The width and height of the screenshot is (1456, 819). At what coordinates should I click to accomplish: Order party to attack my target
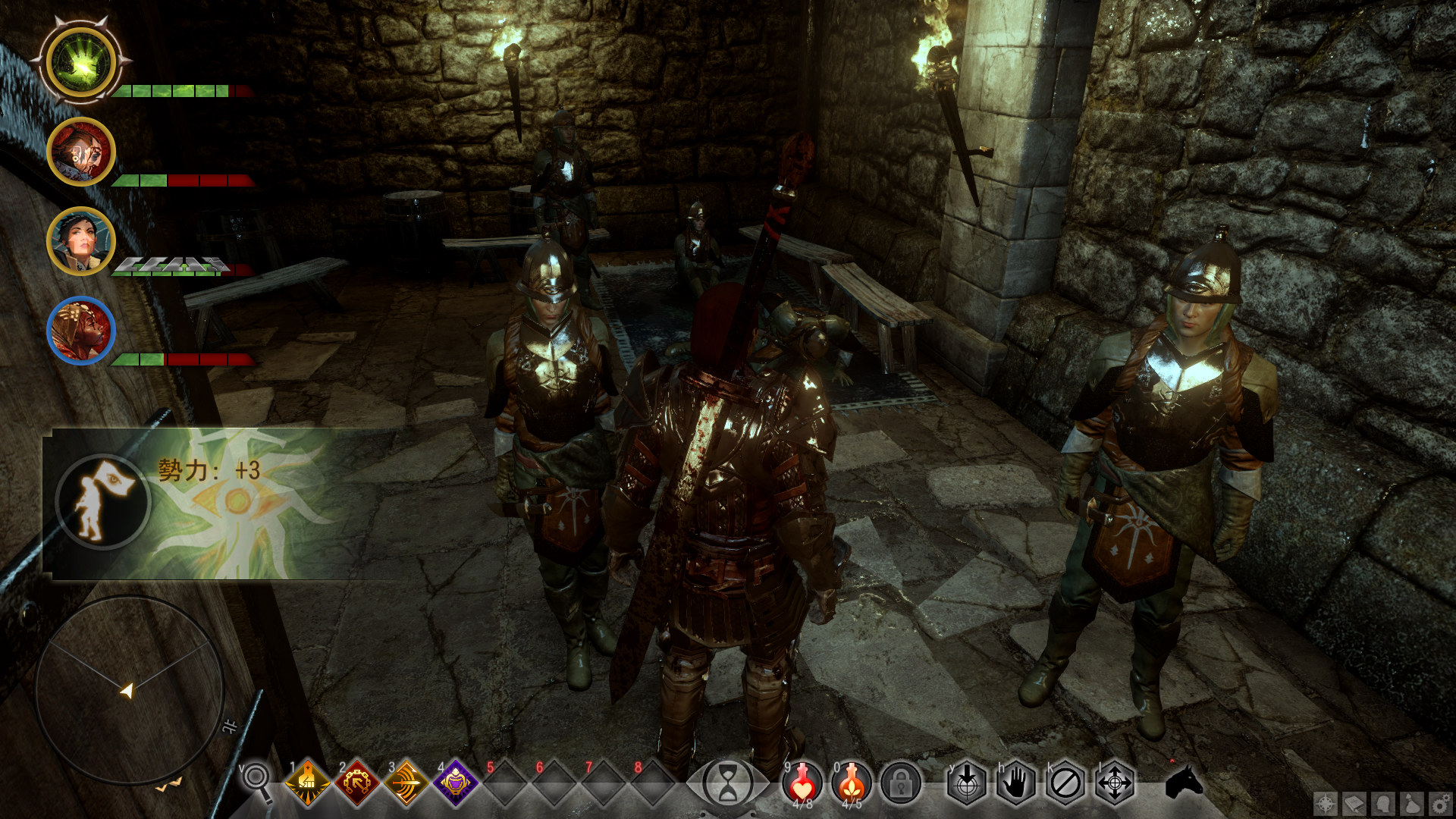(x=967, y=783)
